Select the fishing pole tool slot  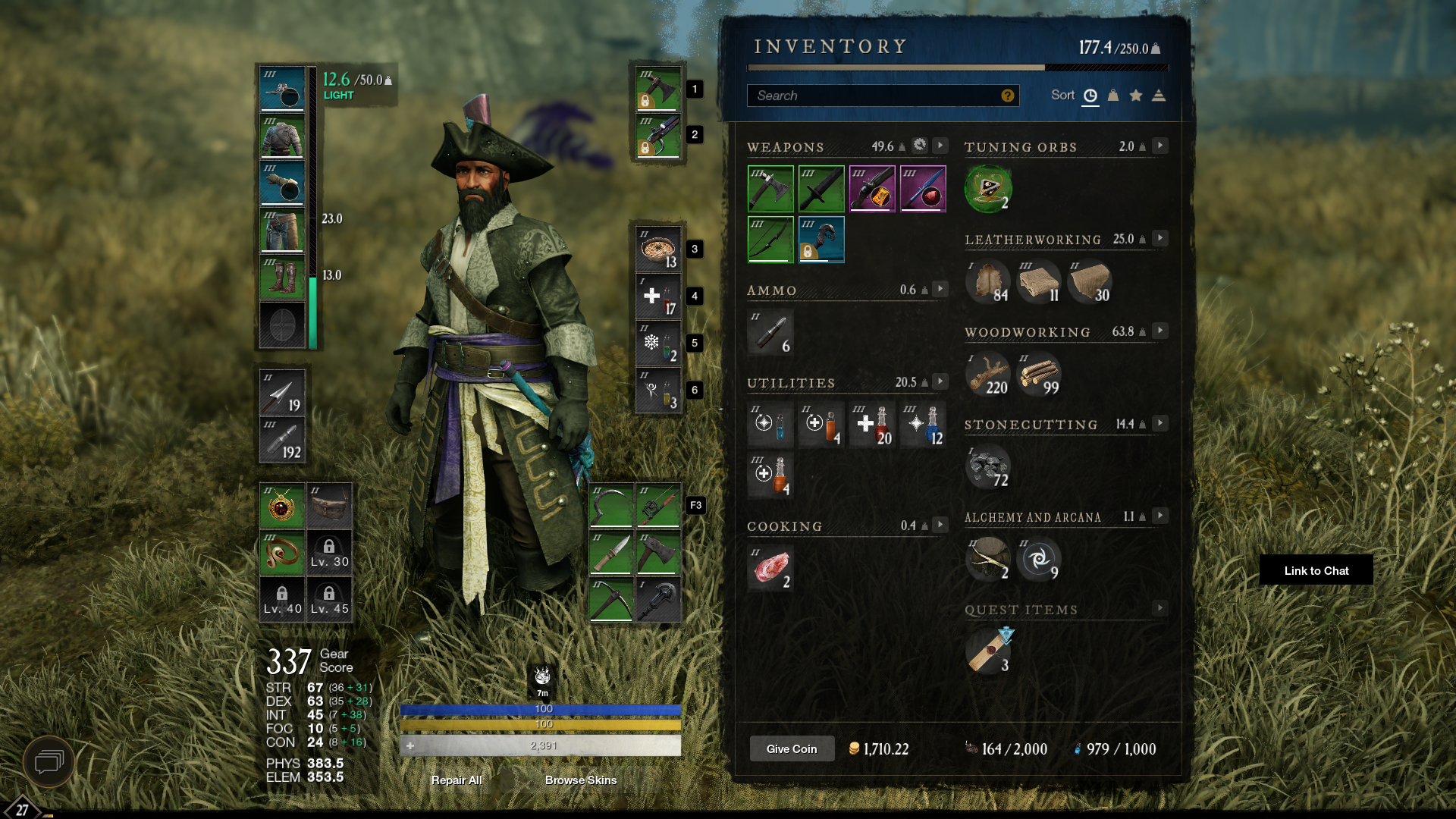[x=657, y=506]
